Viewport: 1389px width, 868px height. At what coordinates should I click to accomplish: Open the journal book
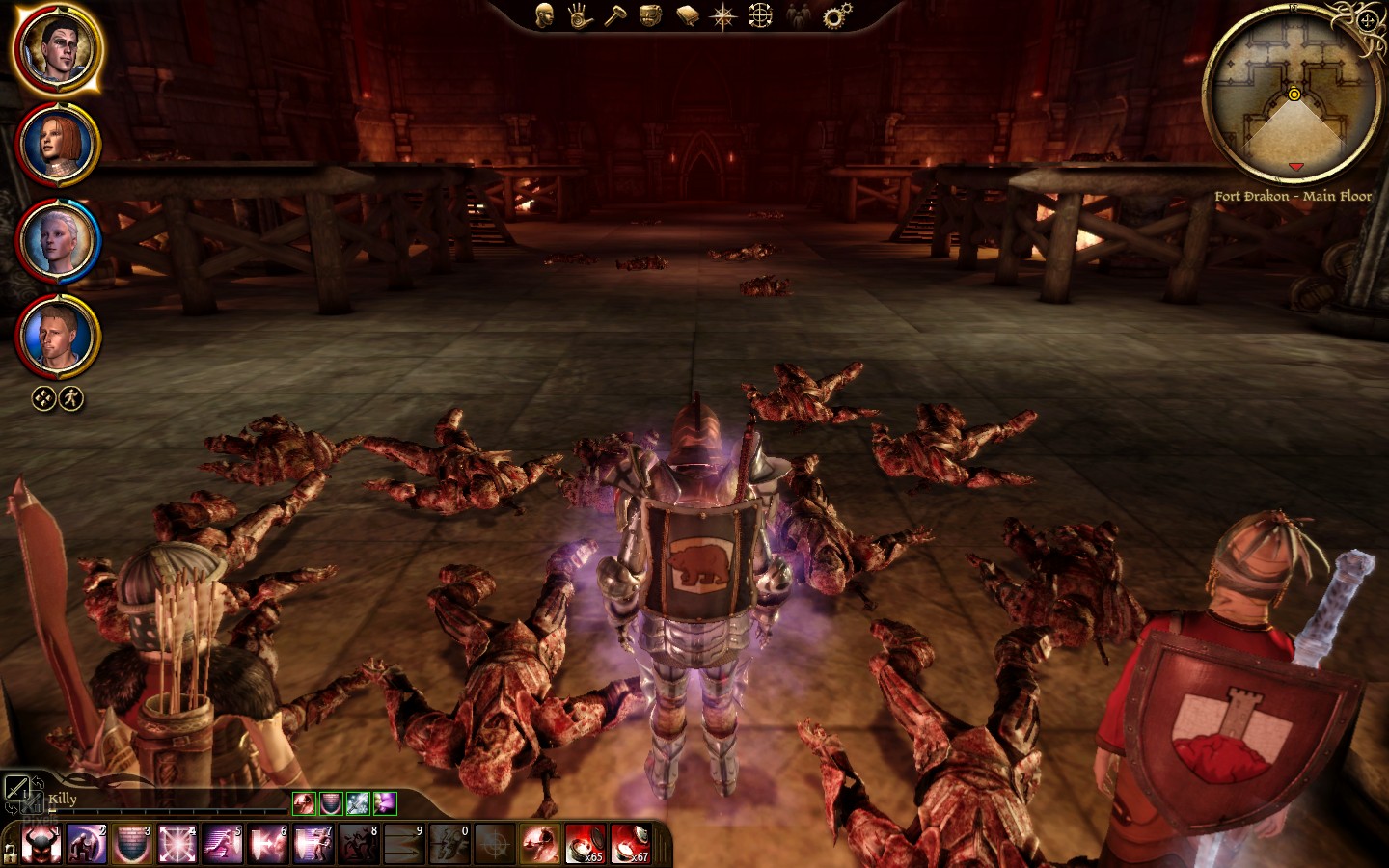687,15
